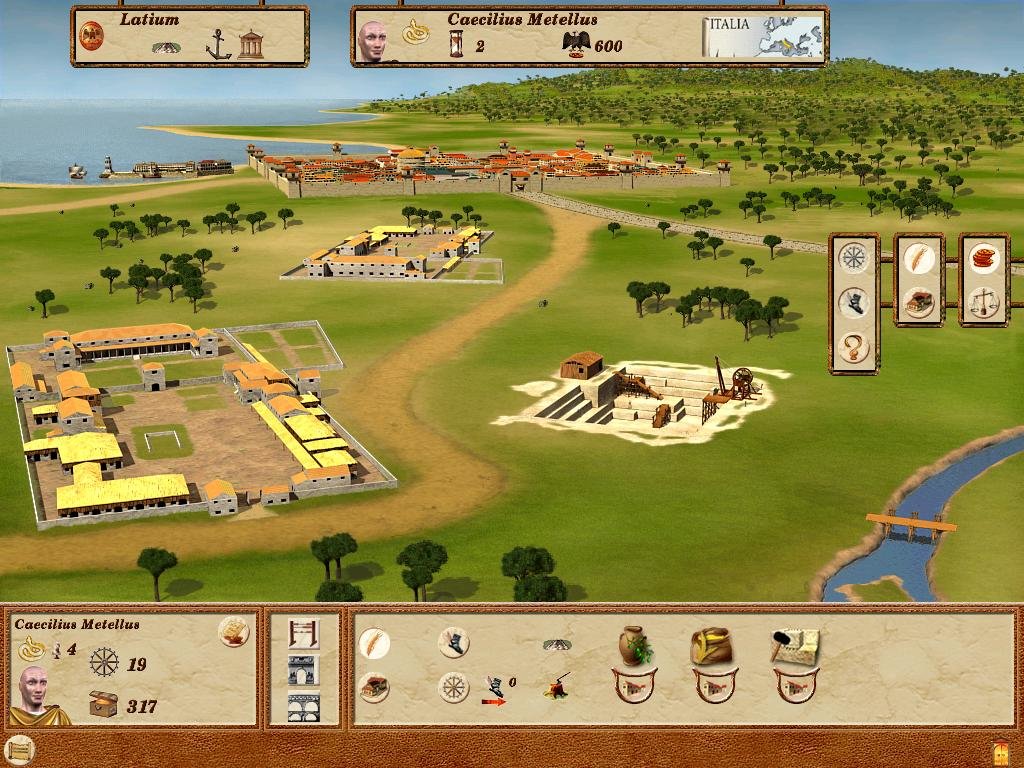Open the Italia minimap
Viewport: 1024px width, 768px height.
point(764,37)
